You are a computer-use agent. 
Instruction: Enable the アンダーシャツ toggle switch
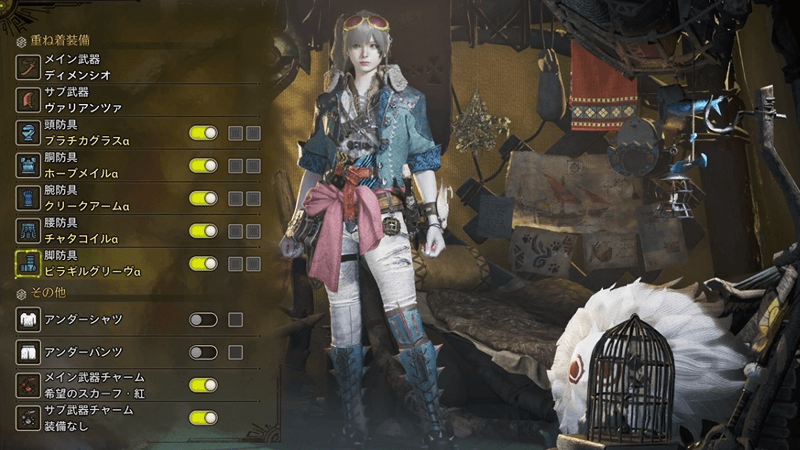(203, 320)
